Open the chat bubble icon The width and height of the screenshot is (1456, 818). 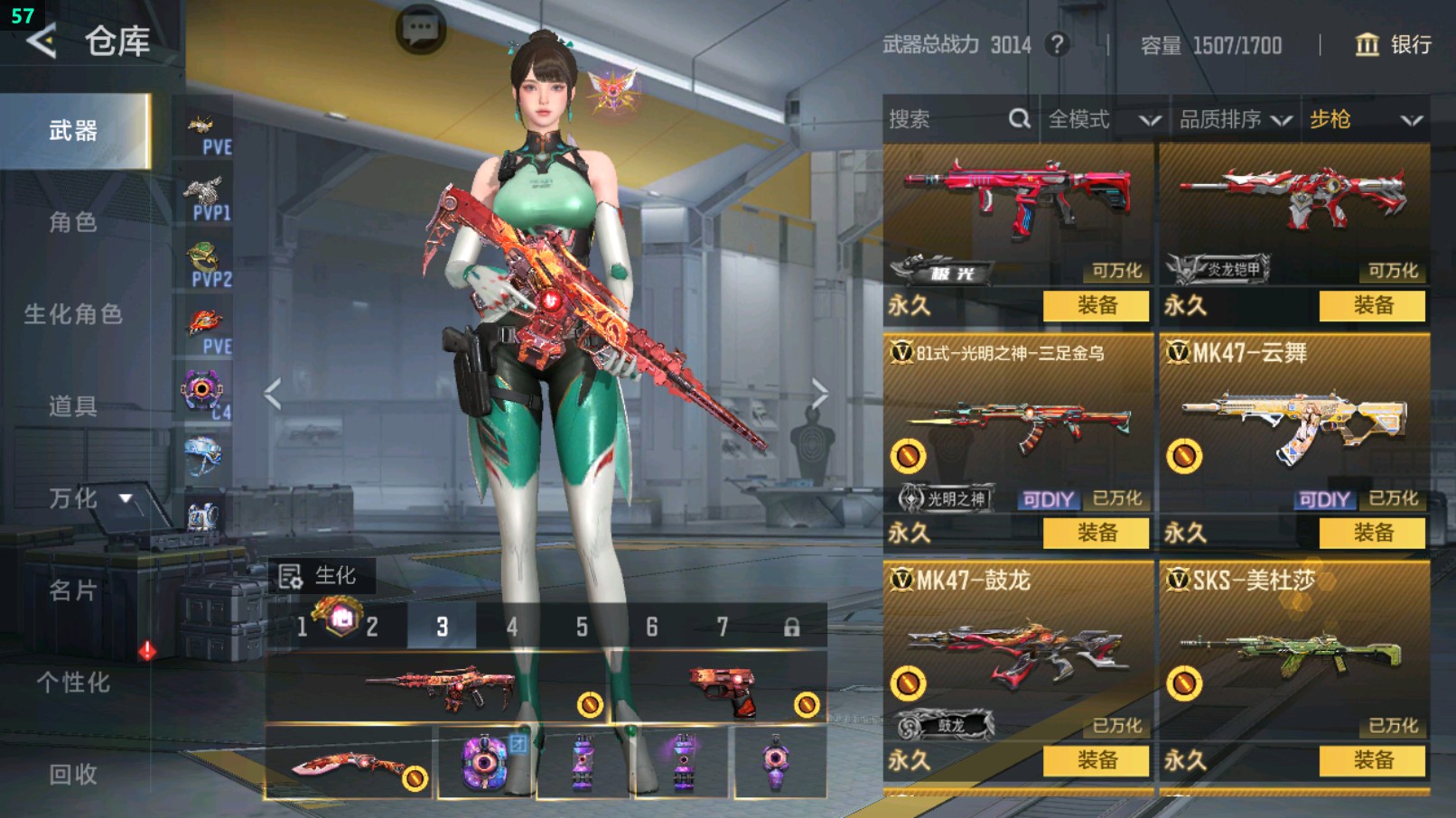420,30
